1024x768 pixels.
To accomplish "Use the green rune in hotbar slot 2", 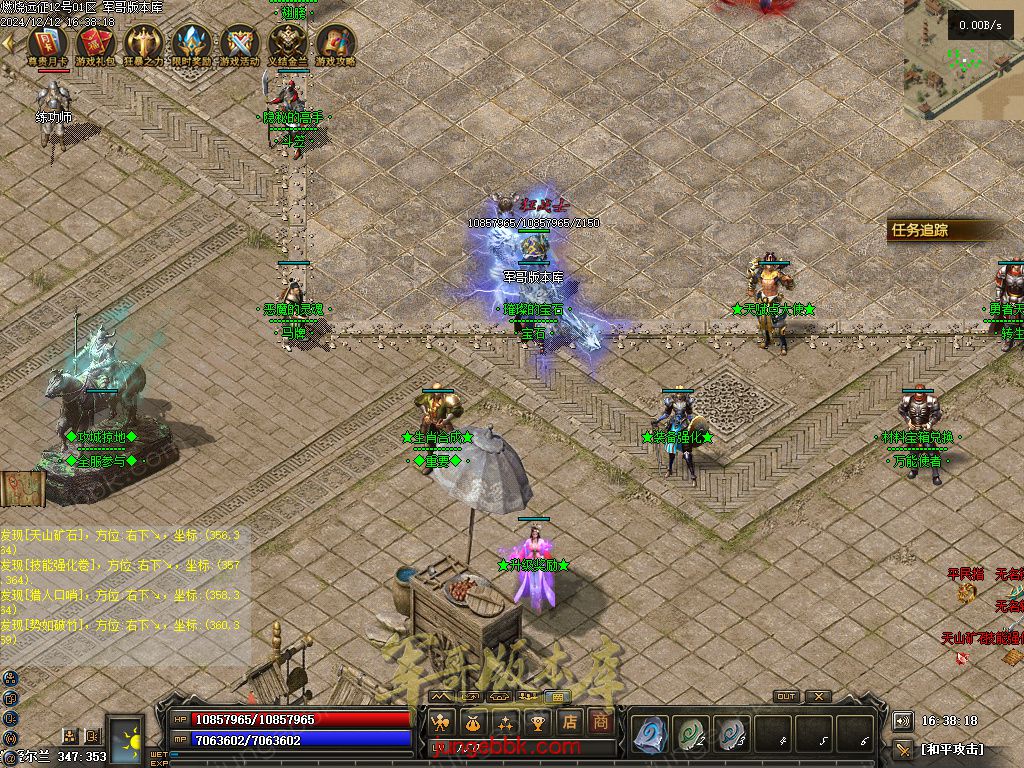I will click(691, 734).
